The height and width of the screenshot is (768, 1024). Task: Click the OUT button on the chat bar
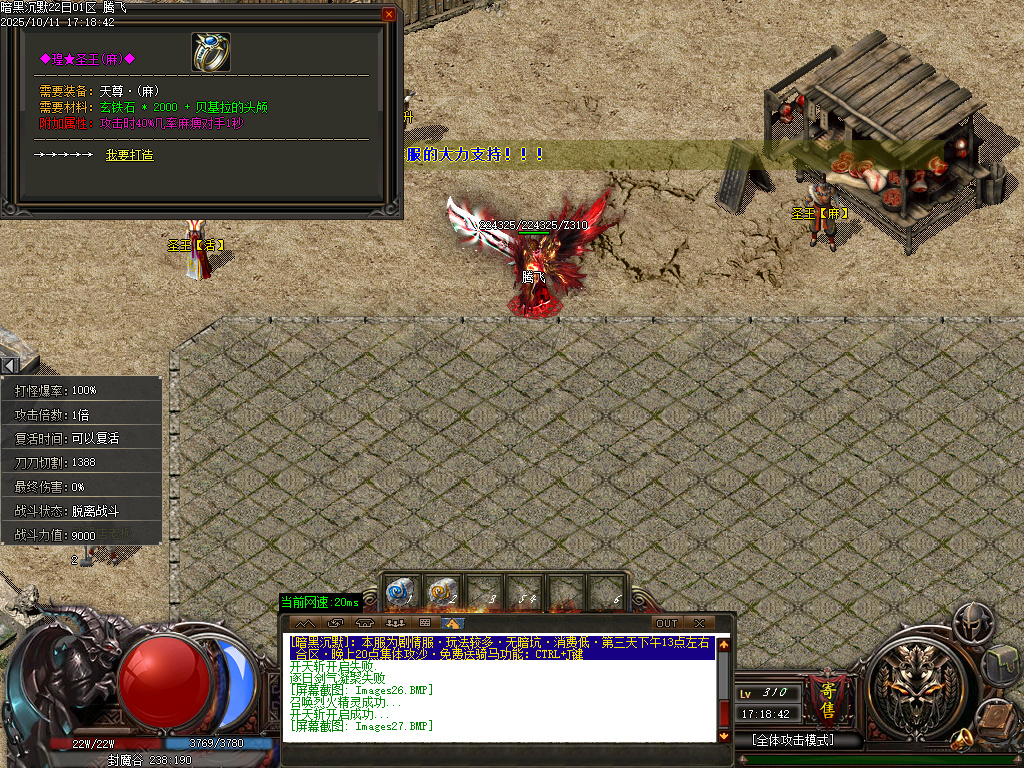[666, 623]
